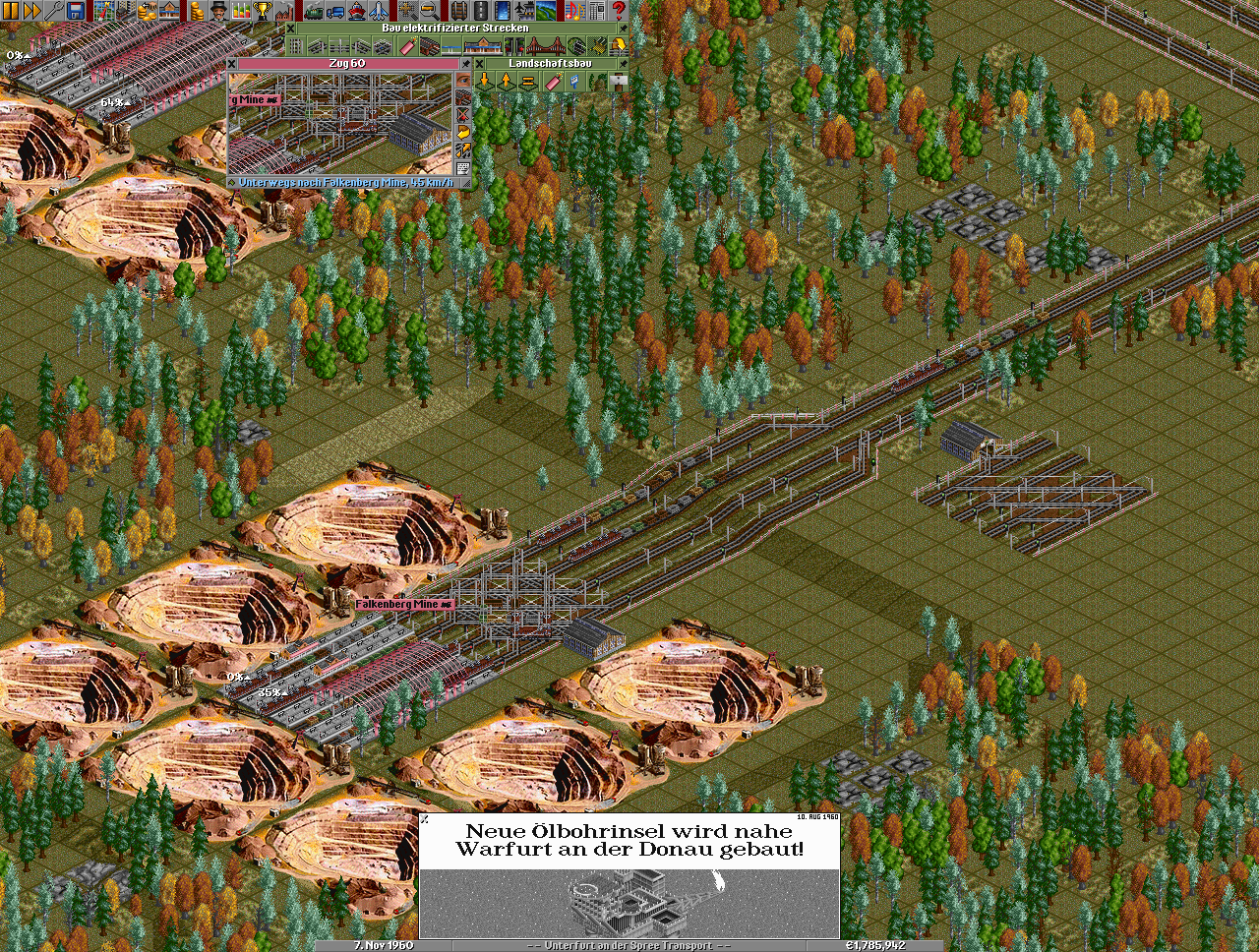1259x952 pixels.
Task: Center main view on train with eye icon
Action: (463, 80)
